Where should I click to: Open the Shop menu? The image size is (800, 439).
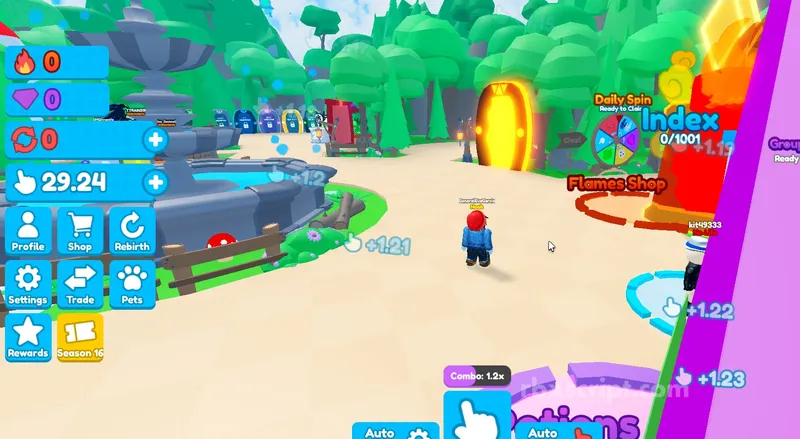click(80, 231)
